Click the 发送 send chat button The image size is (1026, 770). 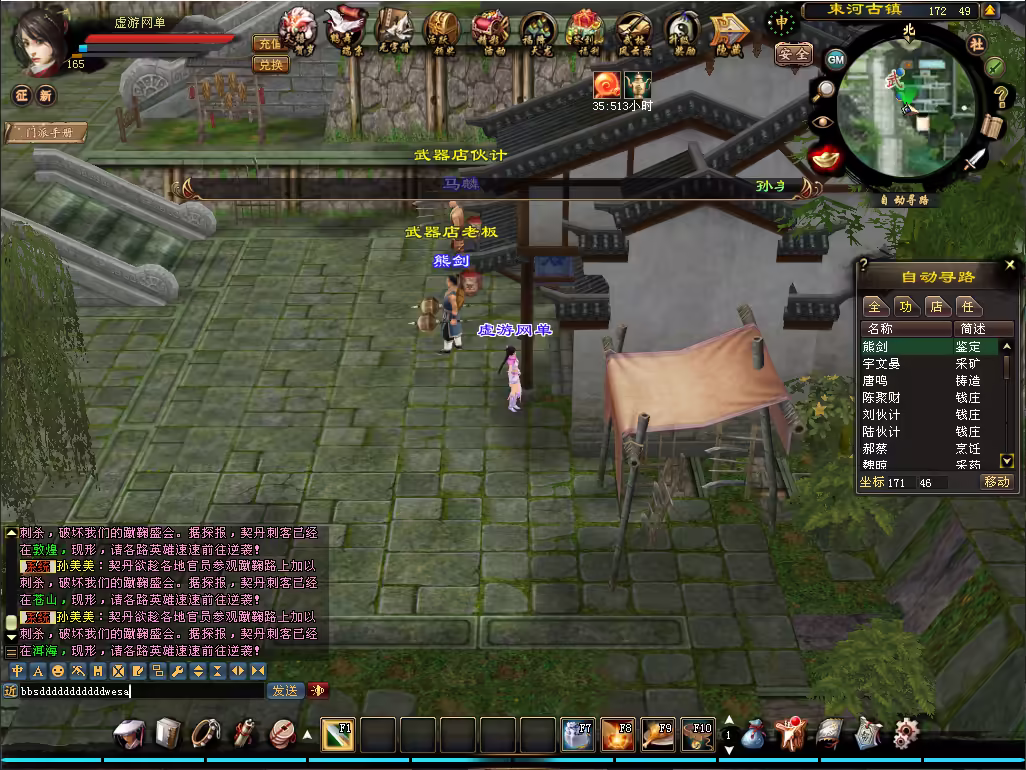click(284, 691)
